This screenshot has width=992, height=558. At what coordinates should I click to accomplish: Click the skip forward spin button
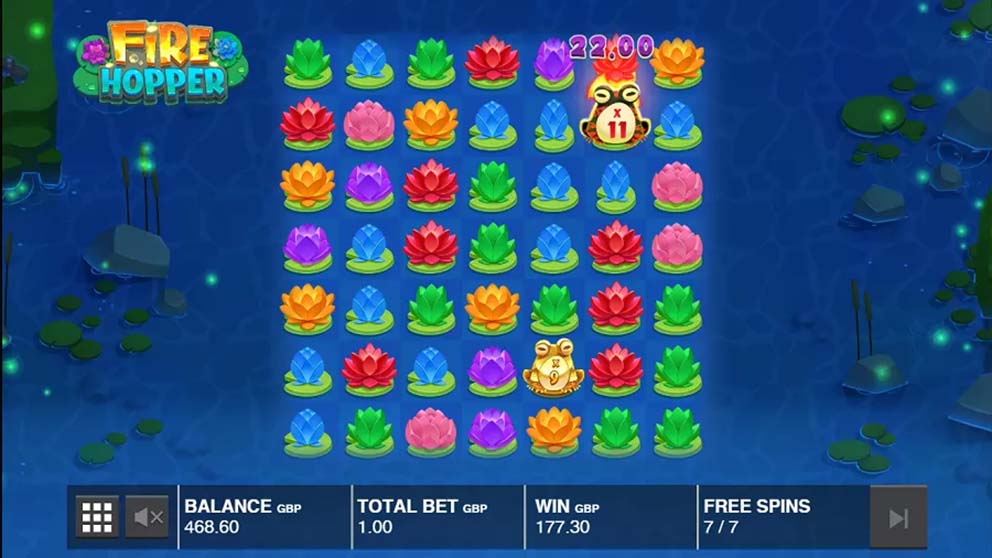(x=898, y=517)
